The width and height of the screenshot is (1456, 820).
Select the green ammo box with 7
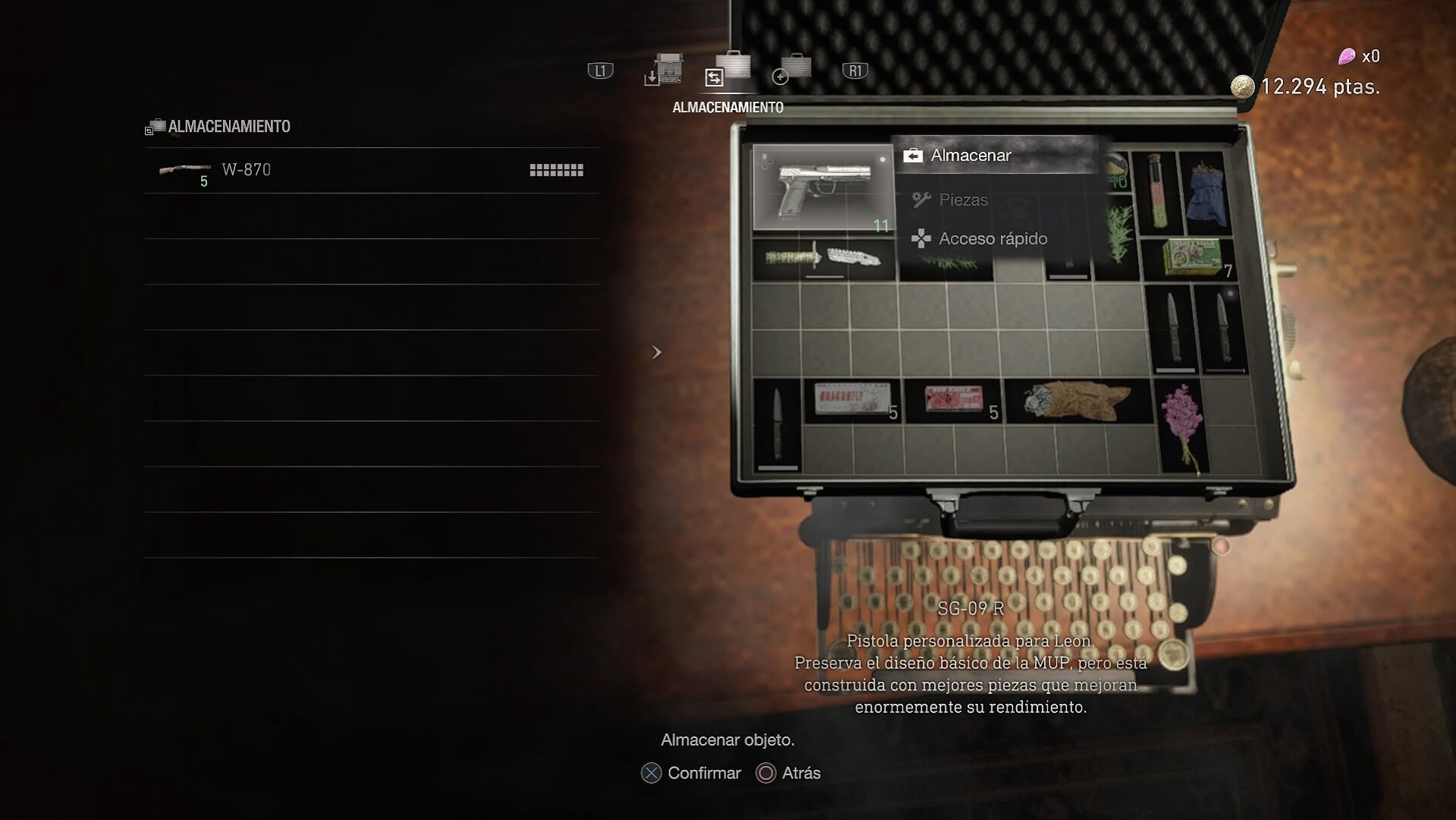(1192, 257)
